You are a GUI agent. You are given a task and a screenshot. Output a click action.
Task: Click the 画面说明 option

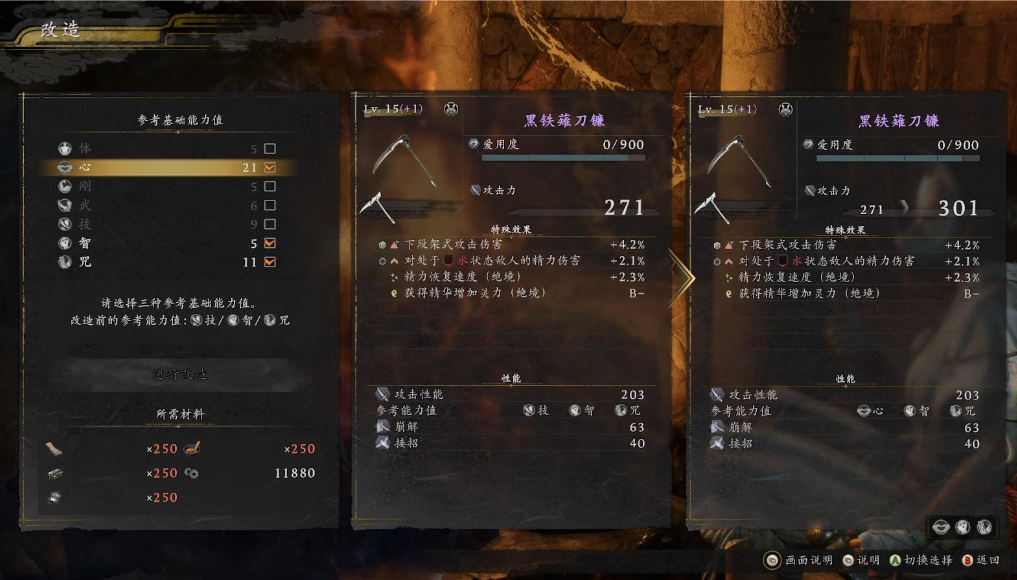[800, 560]
